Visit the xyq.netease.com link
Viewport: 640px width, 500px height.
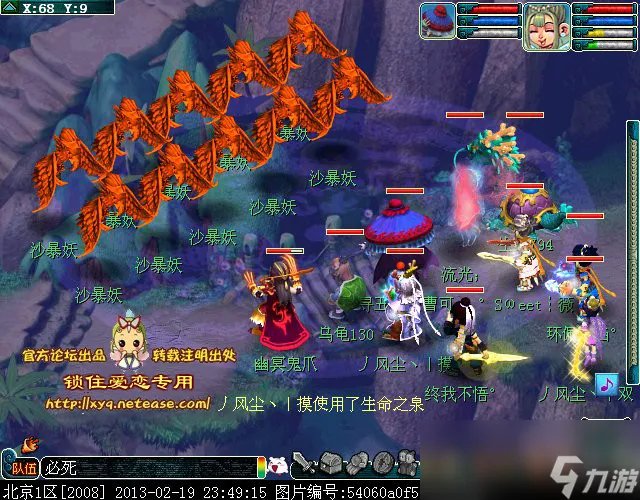pos(125,404)
